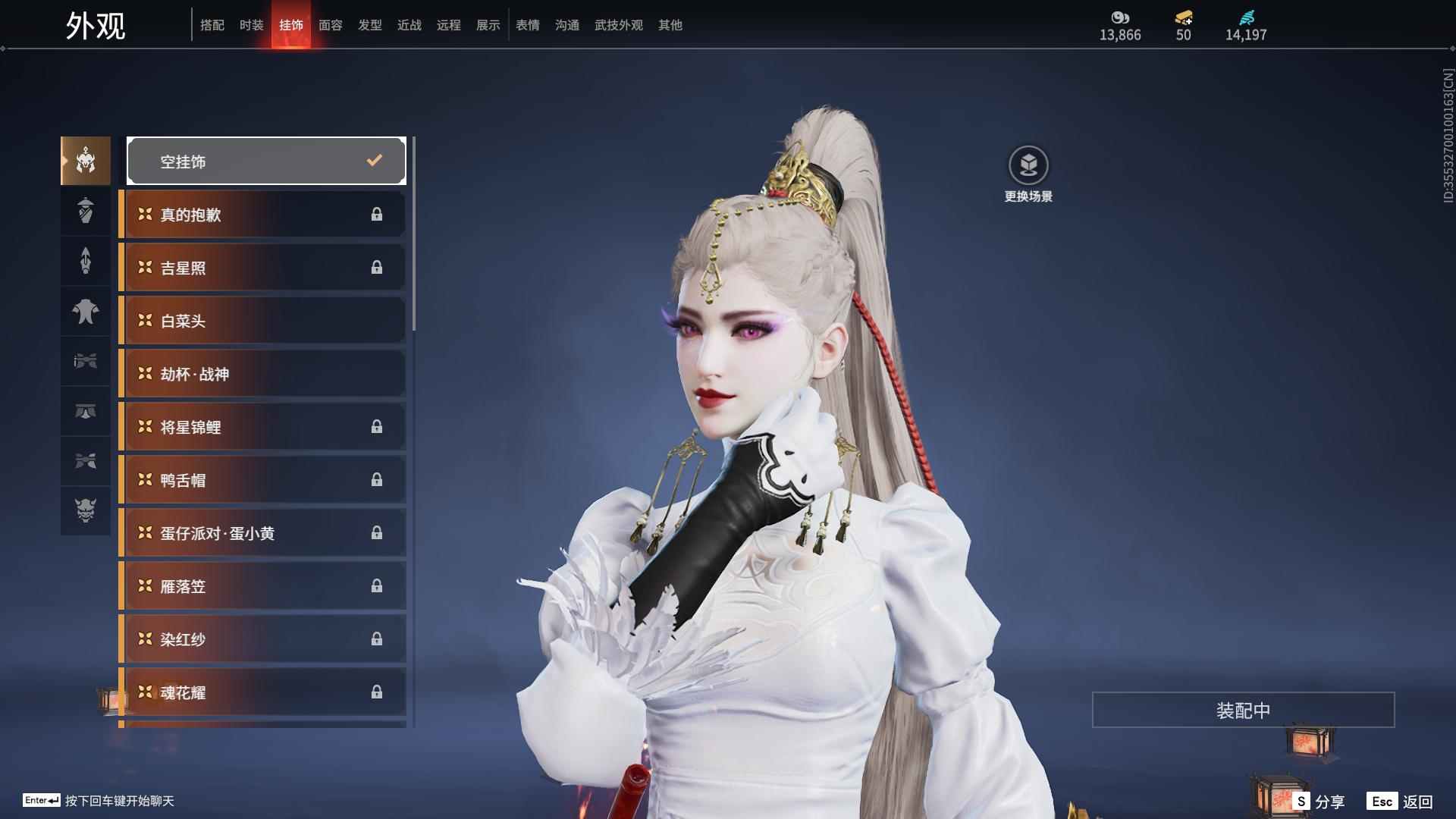1456x819 pixels.
Task: Pick the 劫杯·战神 accessory
Action: tap(262, 374)
